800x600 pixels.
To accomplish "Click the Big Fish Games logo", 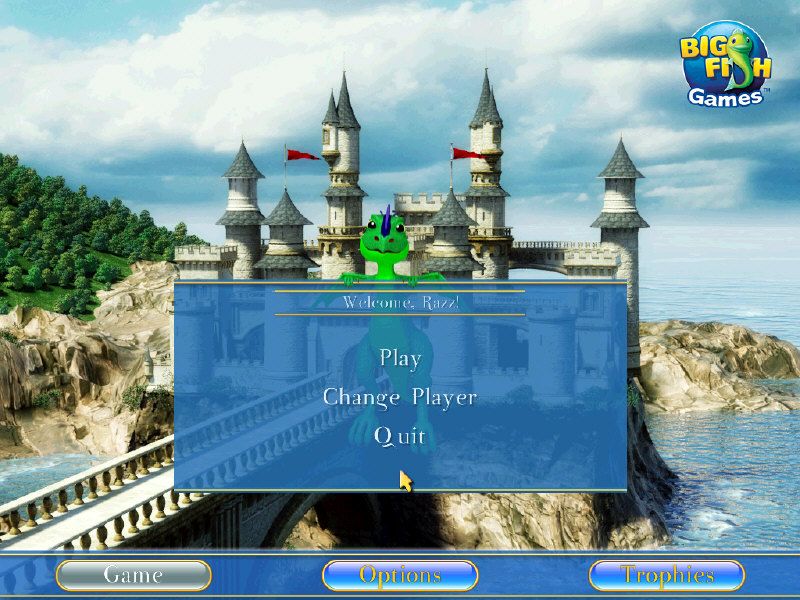I will [x=727, y=64].
